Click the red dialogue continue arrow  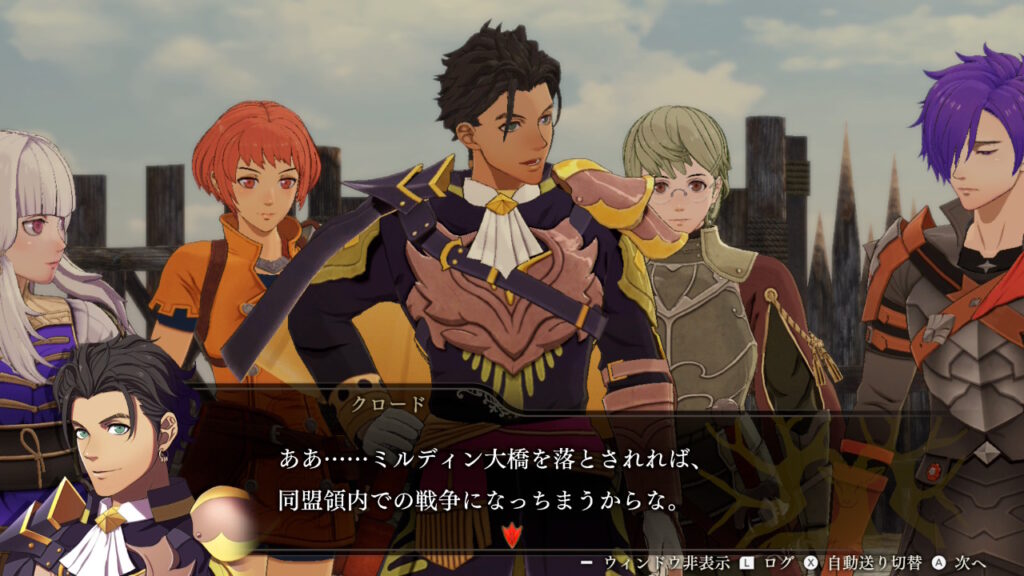point(512,535)
